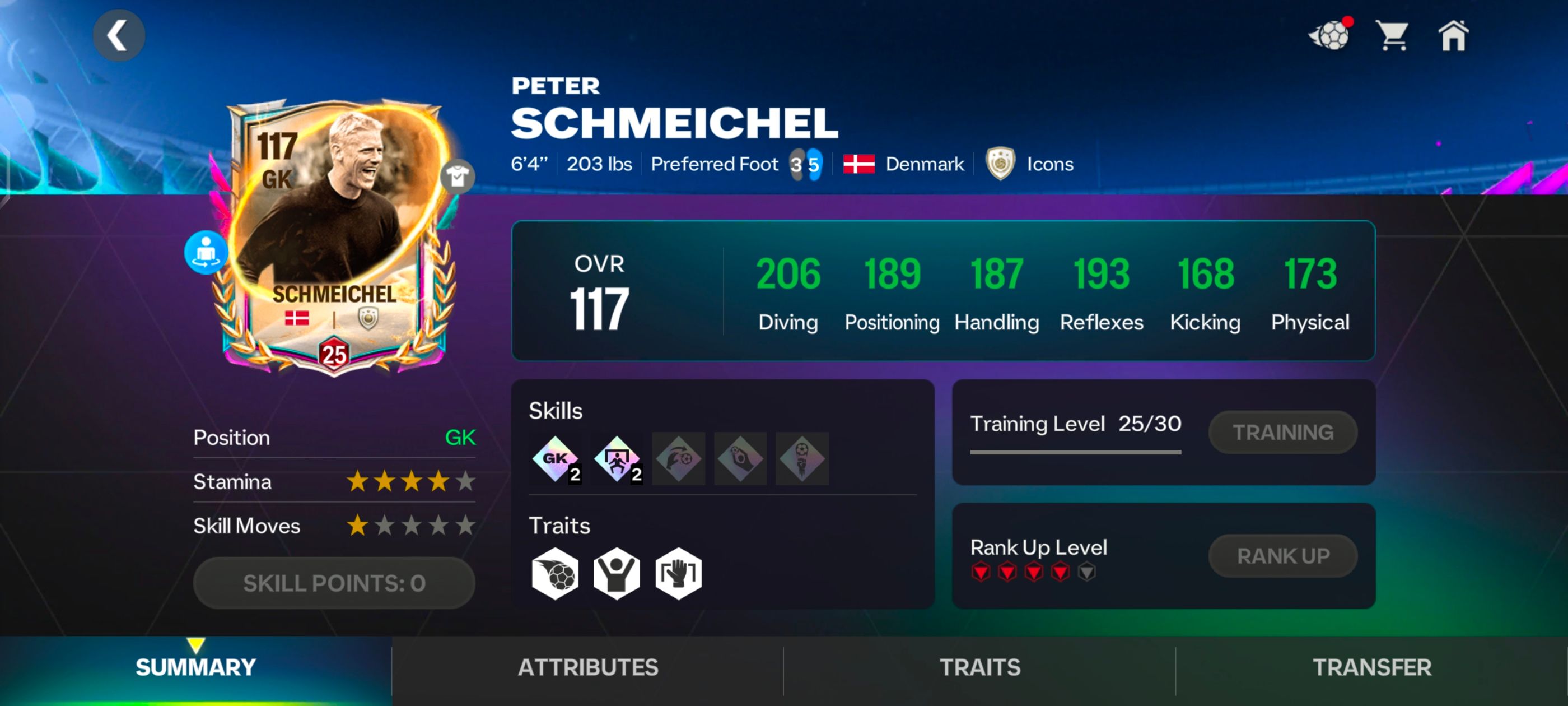Tap the Training Level progress bar
Viewport: 1568px width, 706px height.
pyautogui.click(x=1075, y=452)
